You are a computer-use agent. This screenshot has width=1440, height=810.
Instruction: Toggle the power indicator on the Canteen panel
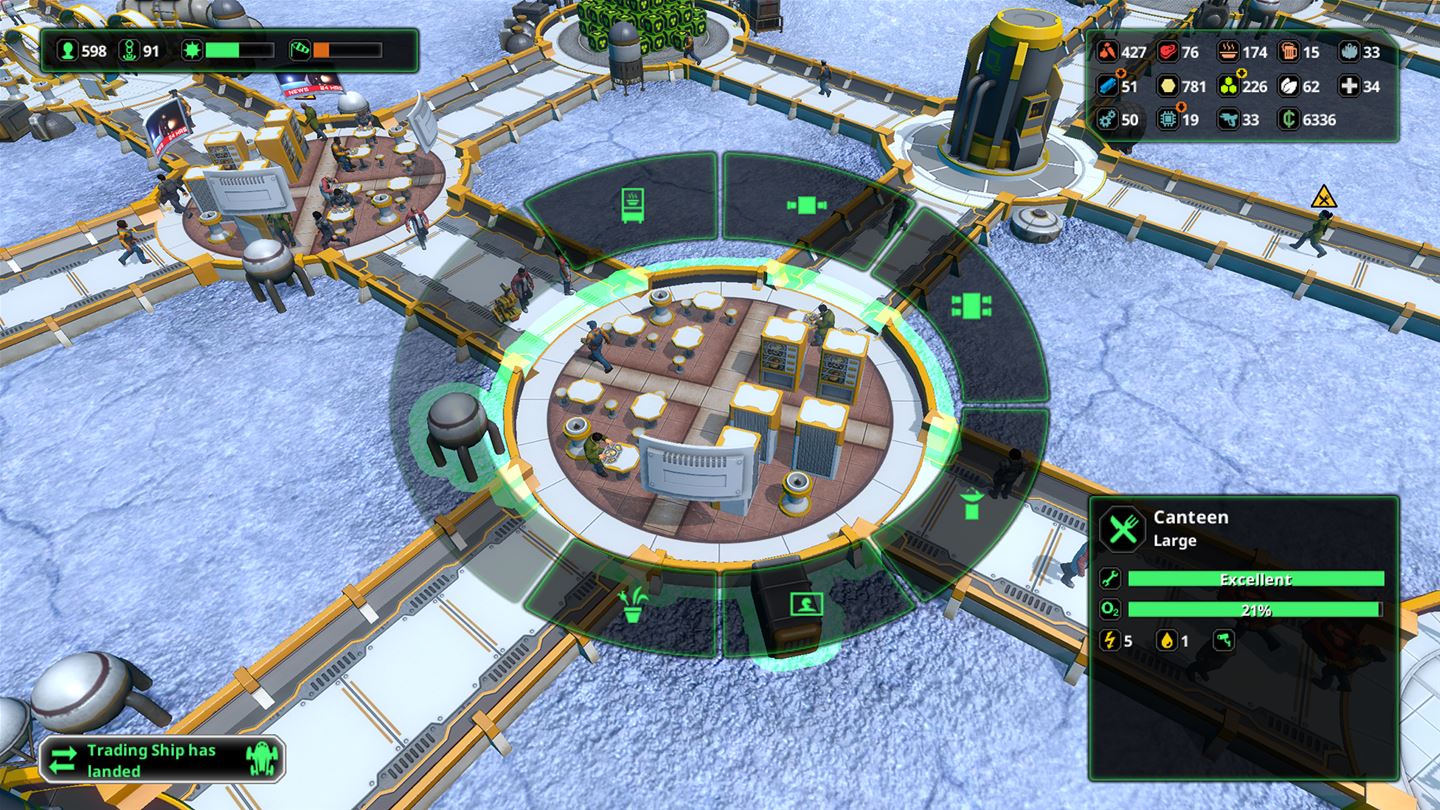coord(1108,640)
